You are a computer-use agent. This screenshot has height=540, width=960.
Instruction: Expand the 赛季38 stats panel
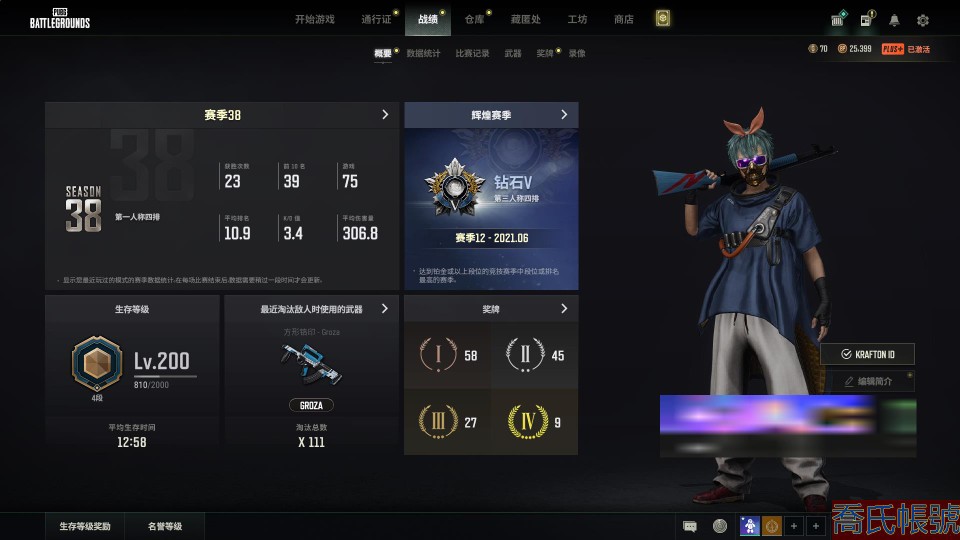click(x=385, y=115)
